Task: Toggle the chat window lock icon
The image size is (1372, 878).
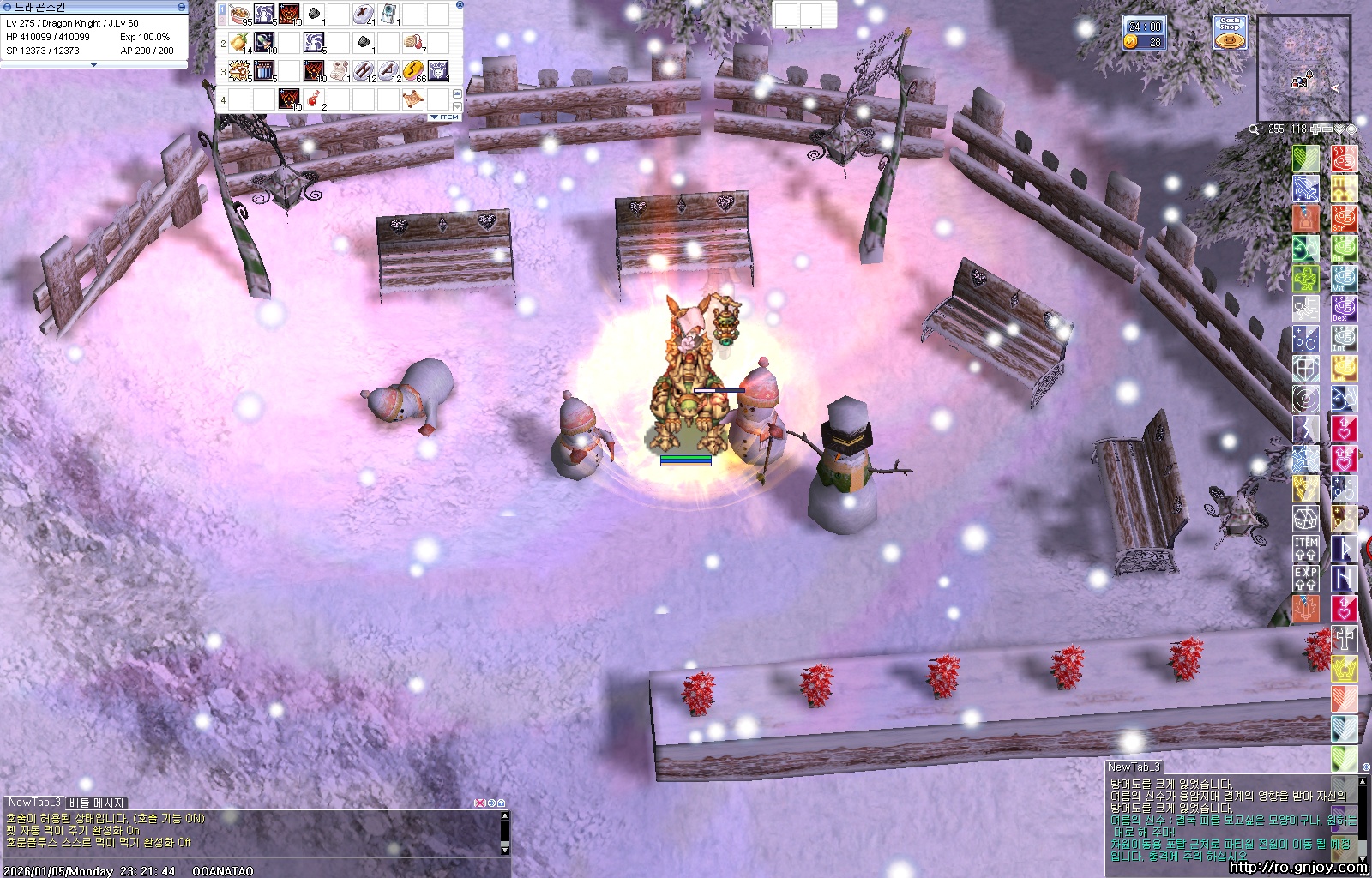Action: tap(502, 803)
